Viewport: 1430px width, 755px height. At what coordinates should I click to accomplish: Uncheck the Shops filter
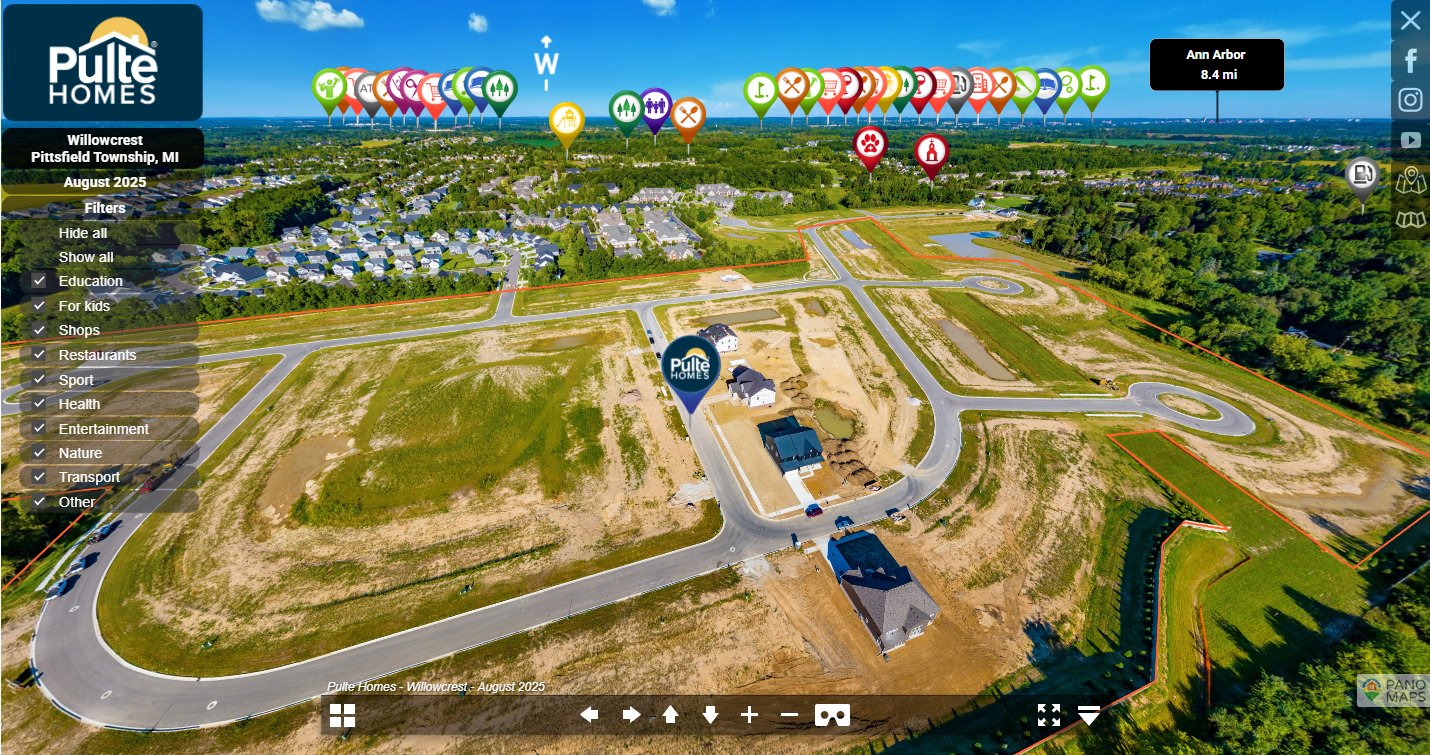(x=40, y=330)
